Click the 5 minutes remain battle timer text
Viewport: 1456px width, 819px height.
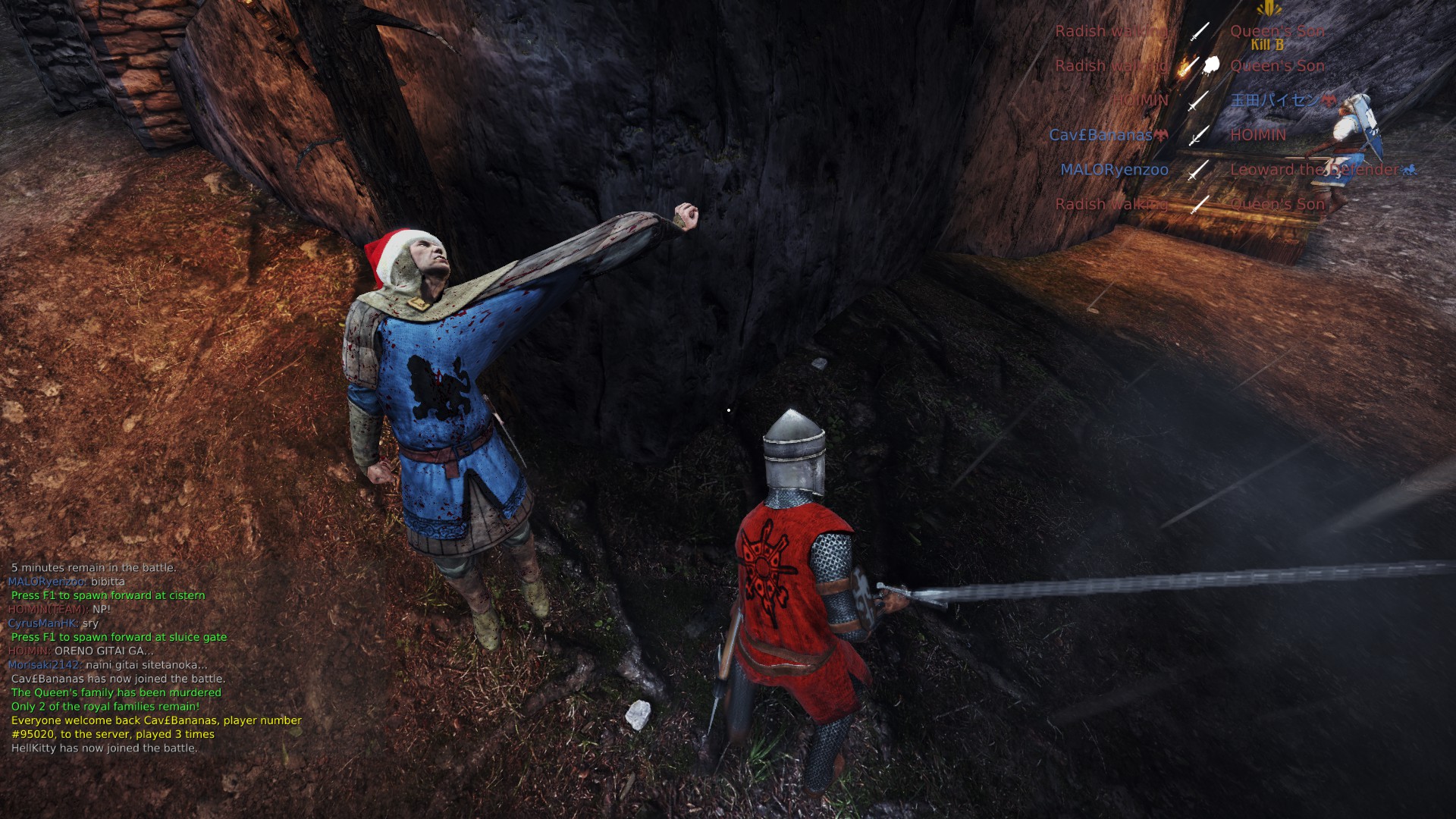point(93,566)
